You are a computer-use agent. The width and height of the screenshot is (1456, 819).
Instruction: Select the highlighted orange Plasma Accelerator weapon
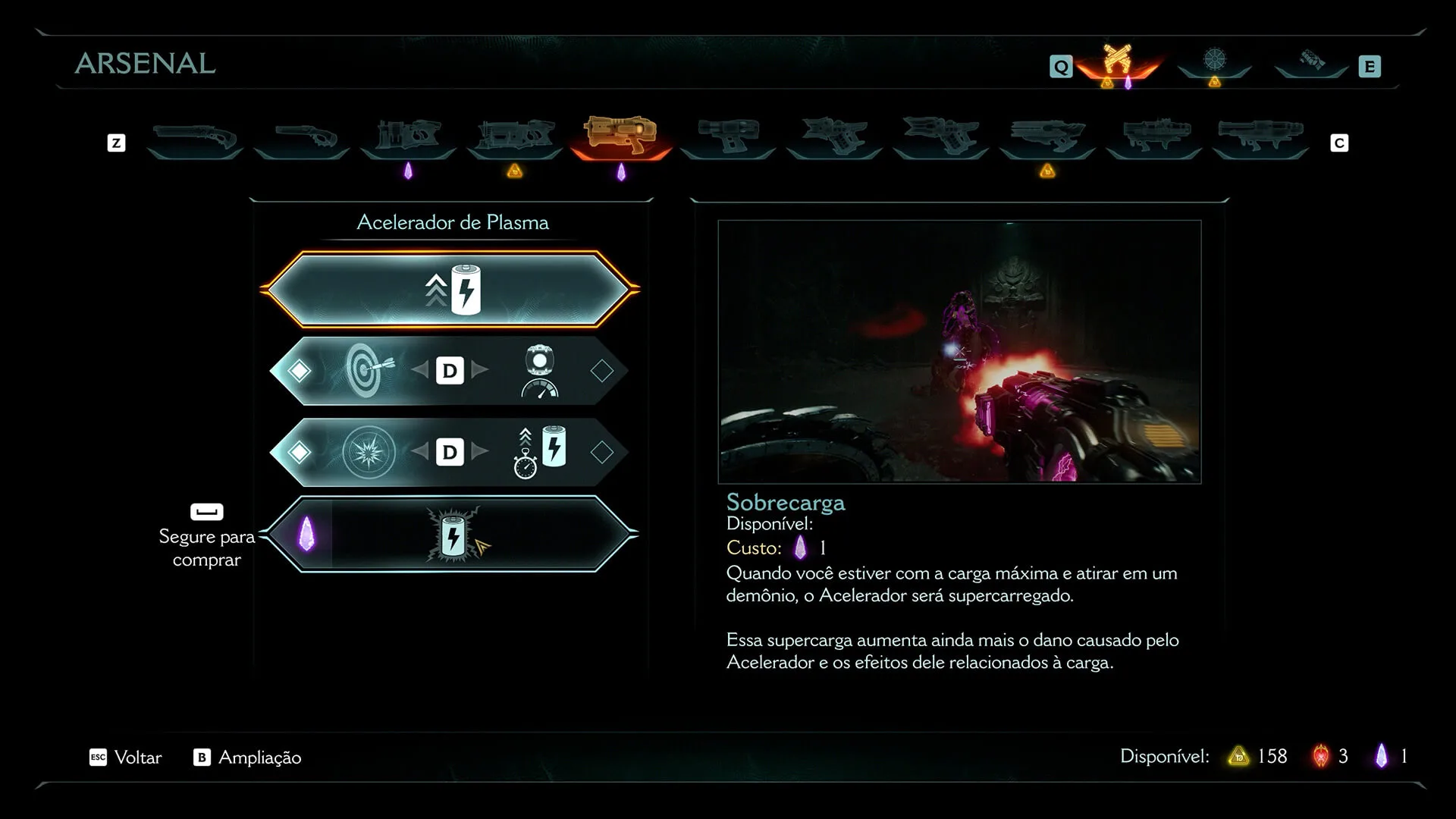tap(620, 136)
